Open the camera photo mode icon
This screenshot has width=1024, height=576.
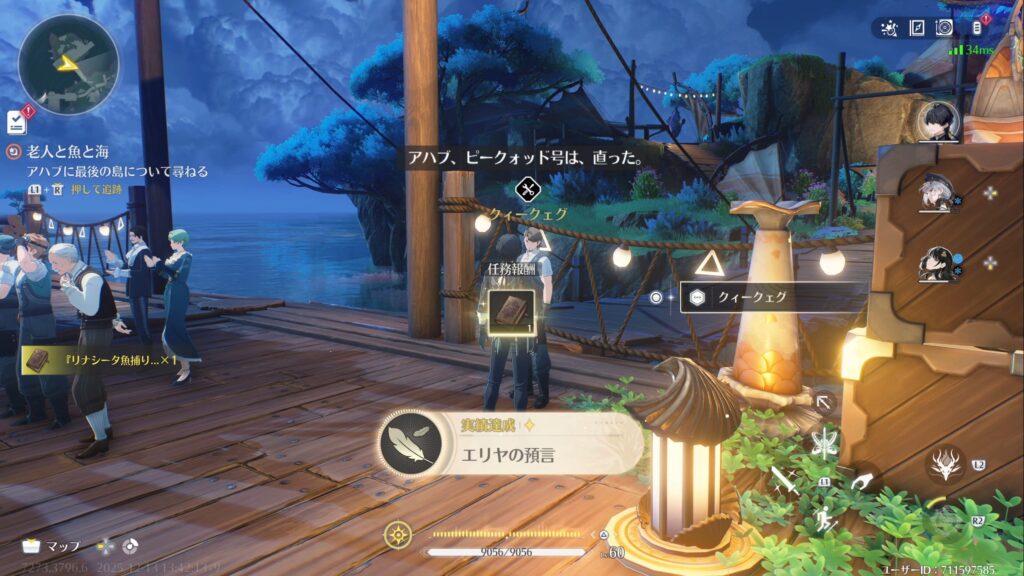pyautogui.click(x=944, y=28)
